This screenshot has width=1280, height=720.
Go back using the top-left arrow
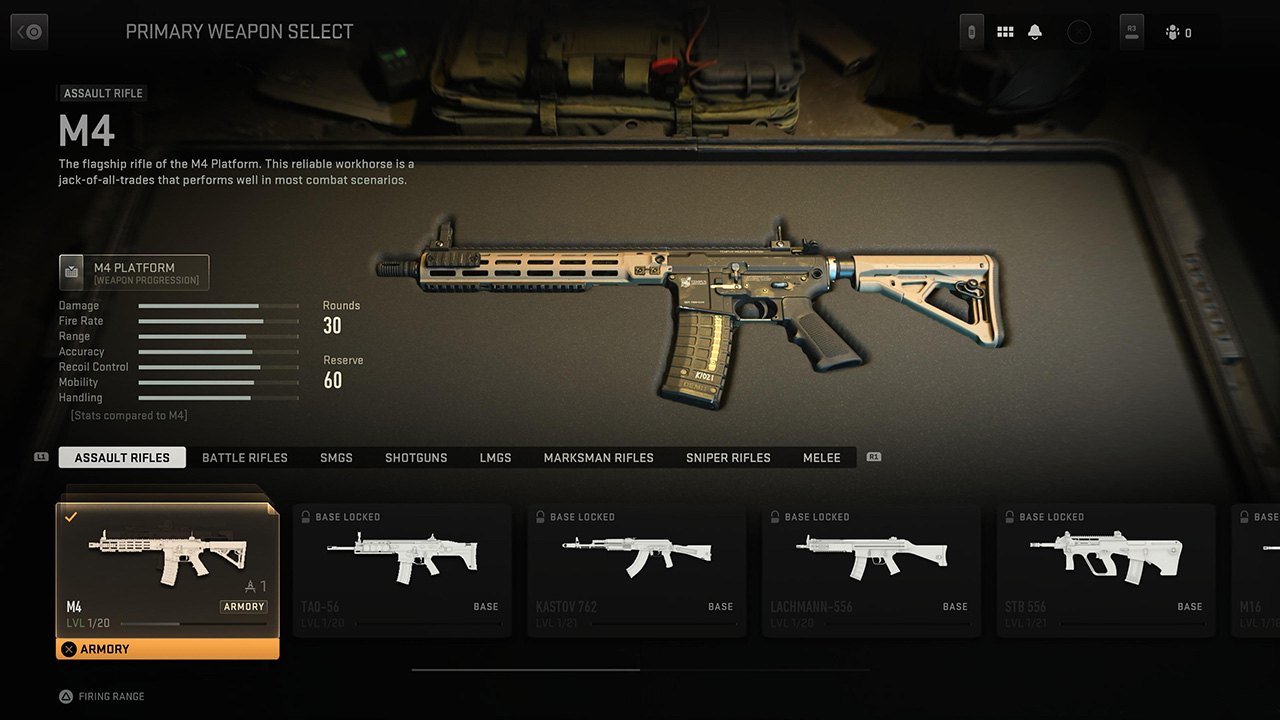(29, 32)
